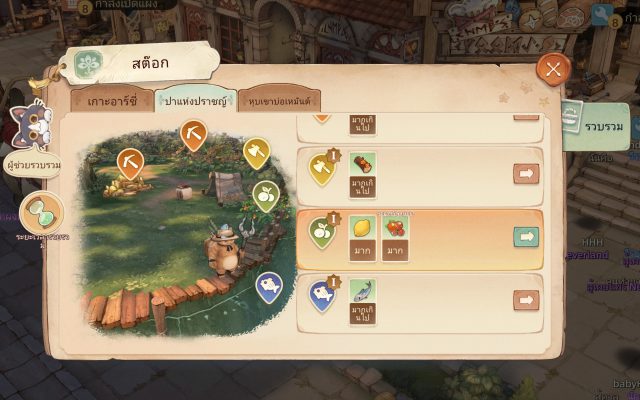
Task: Select the pickaxe marker above the gold ore
Action: 129,161
